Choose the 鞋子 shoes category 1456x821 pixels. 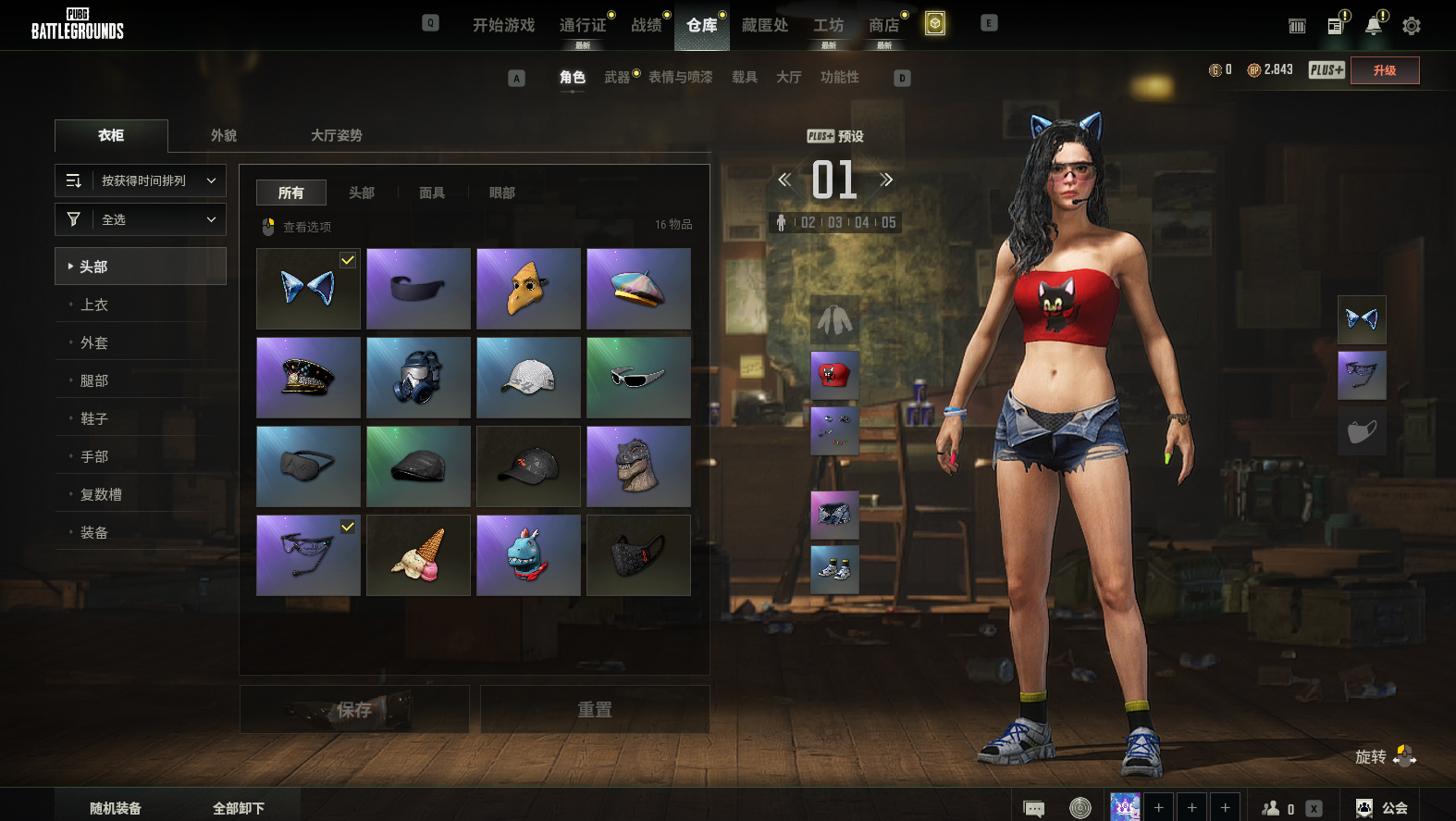click(94, 418)
